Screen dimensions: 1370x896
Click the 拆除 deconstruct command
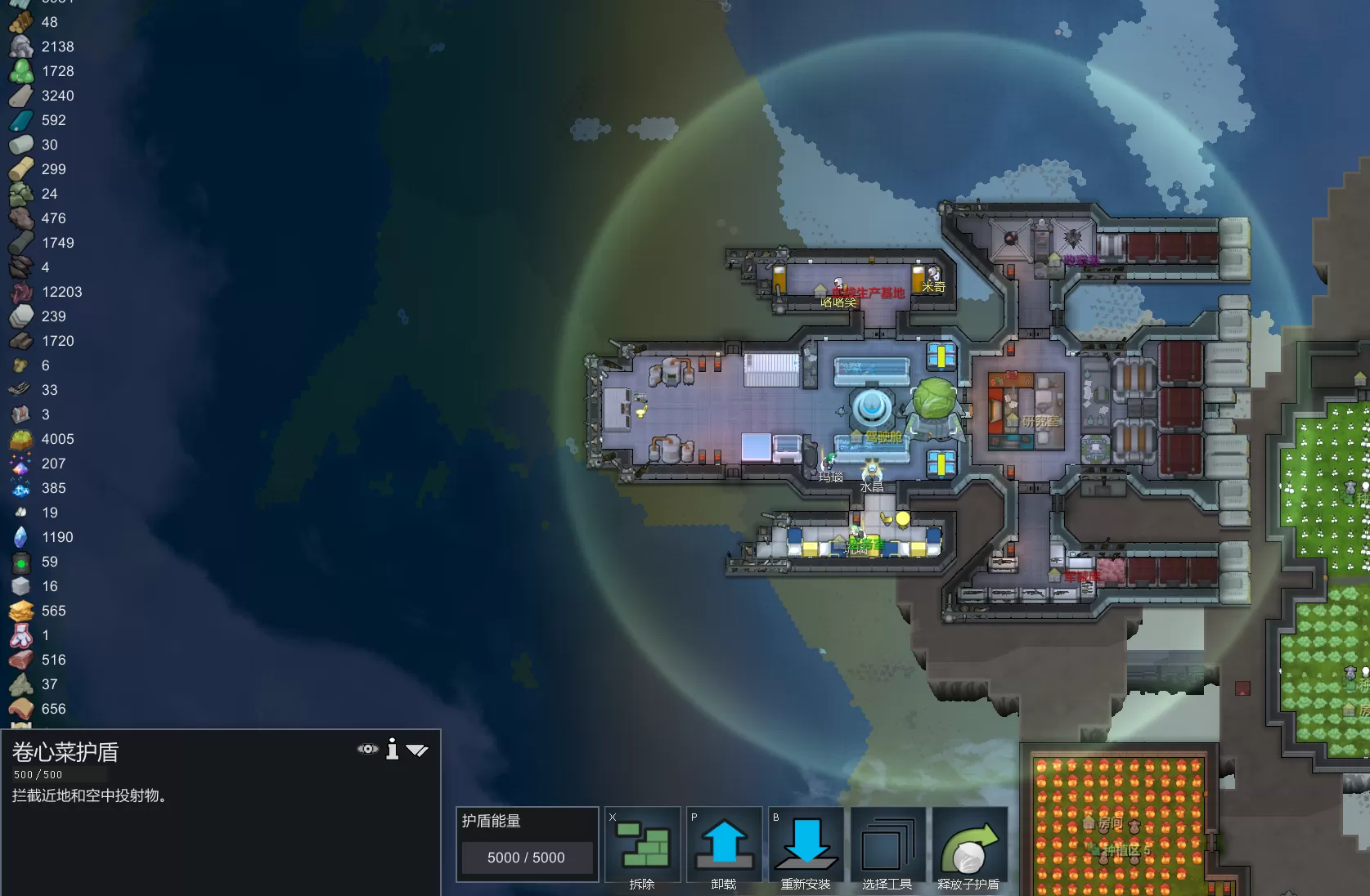click(x=643, y=846)
